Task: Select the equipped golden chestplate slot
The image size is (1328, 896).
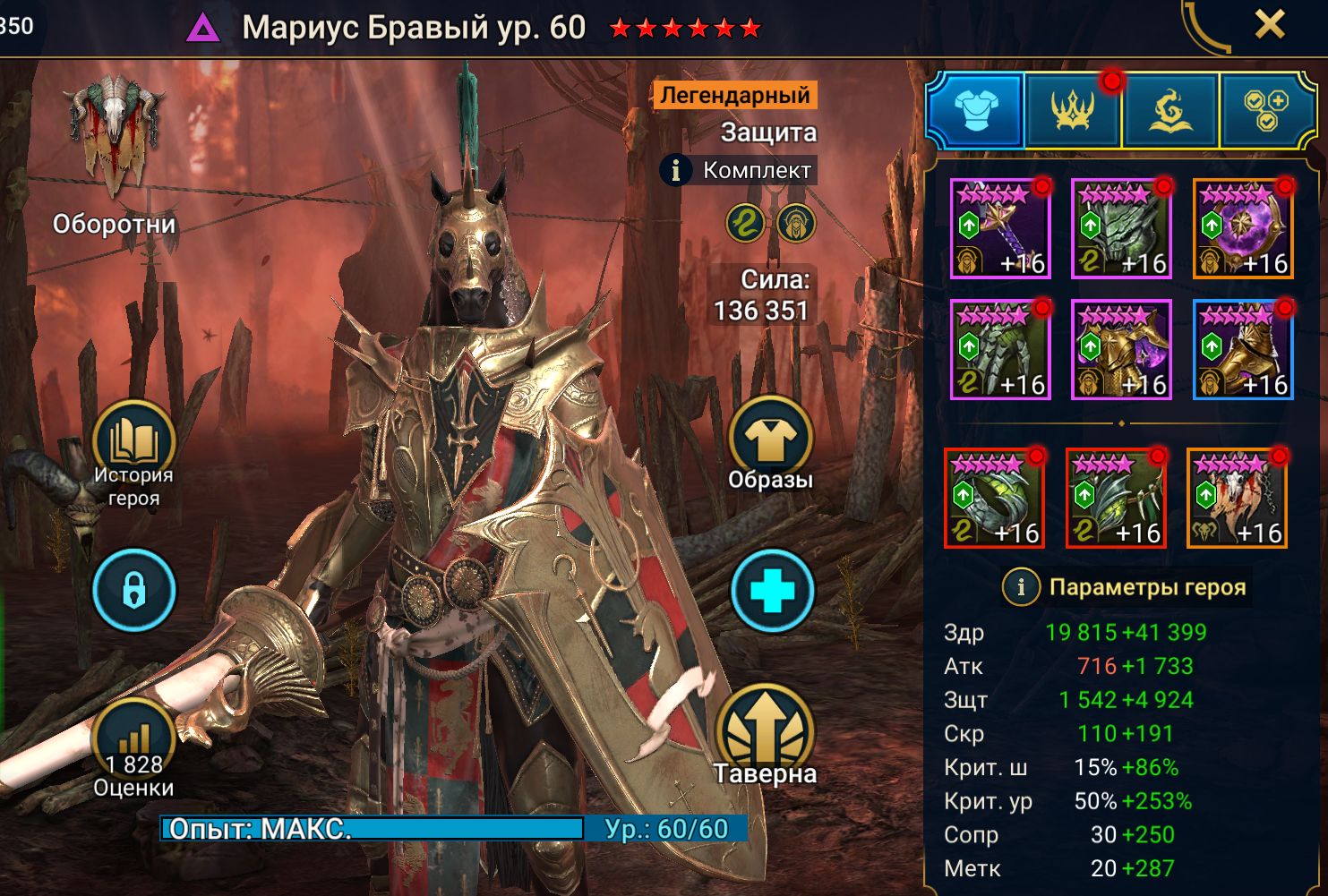Action: (1121, 349)
